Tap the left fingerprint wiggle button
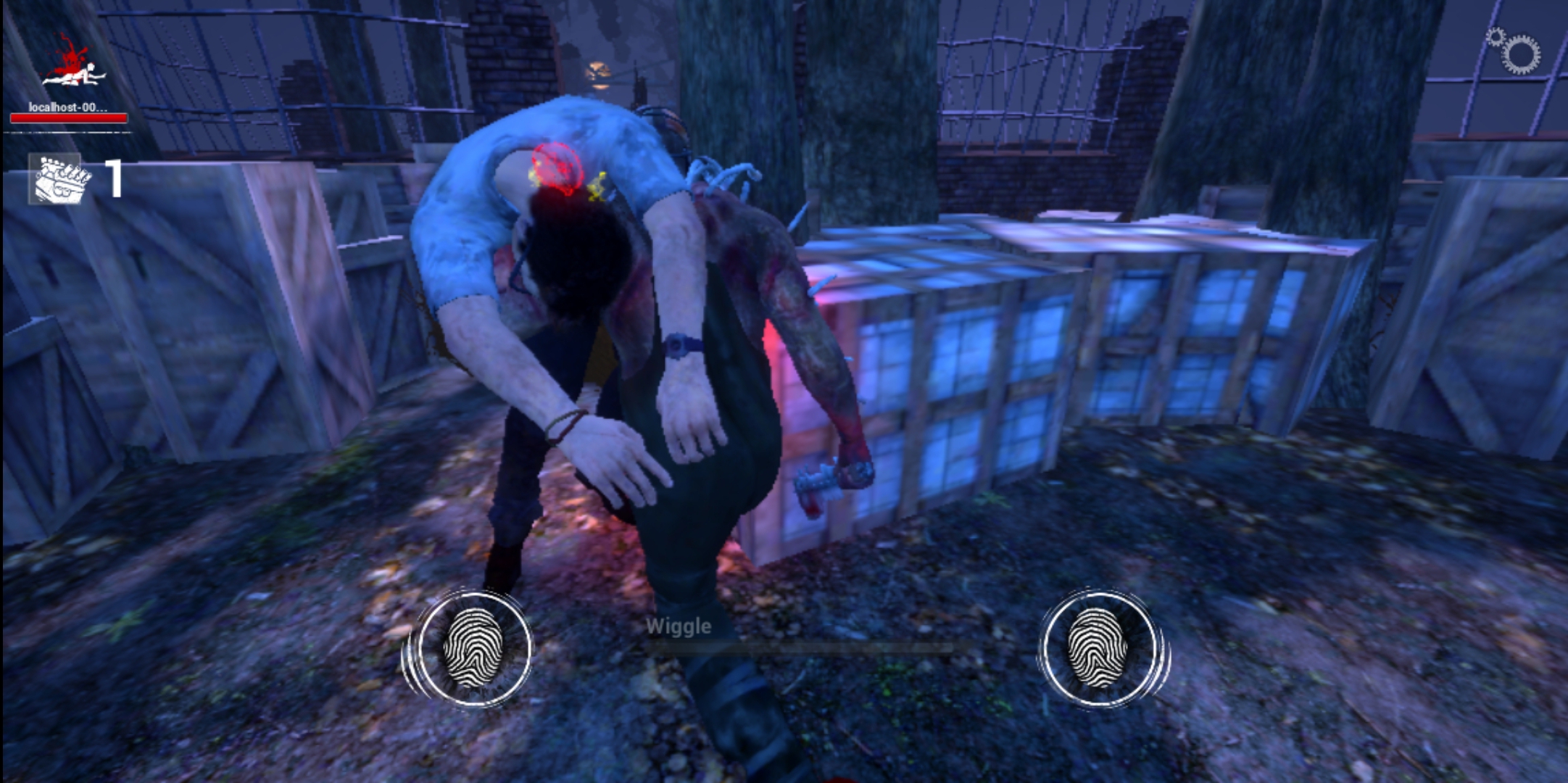Screen dimensions: 1568x783 [x=473, y=649]
